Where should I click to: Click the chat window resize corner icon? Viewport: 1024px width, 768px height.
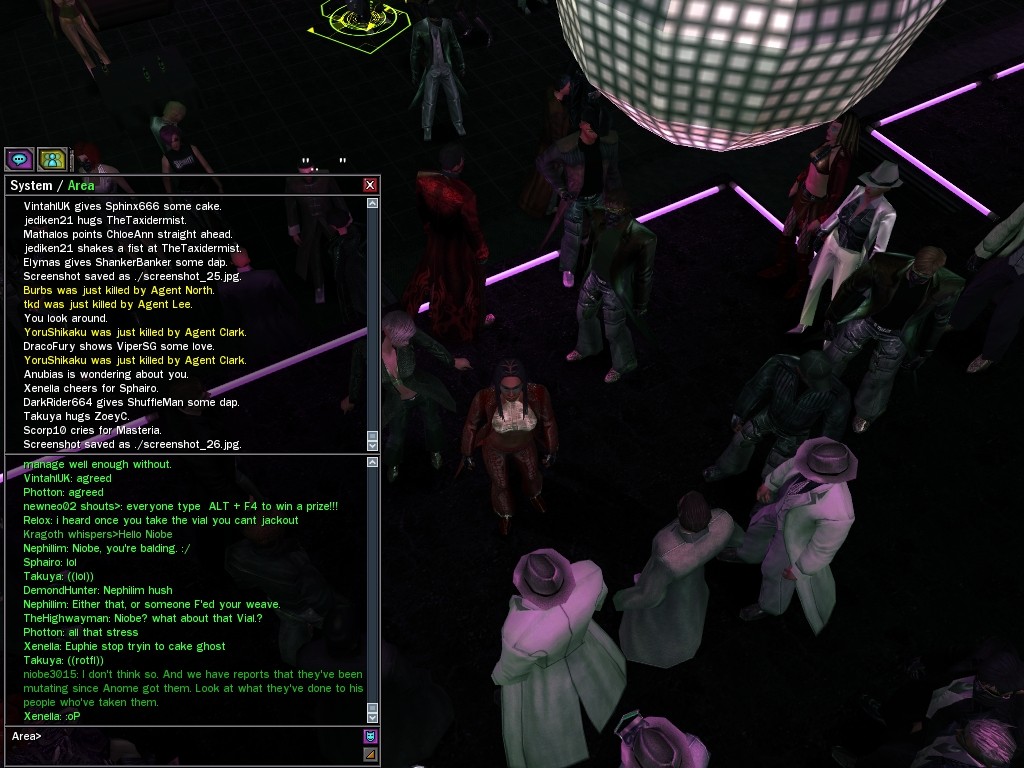(370, 754)
